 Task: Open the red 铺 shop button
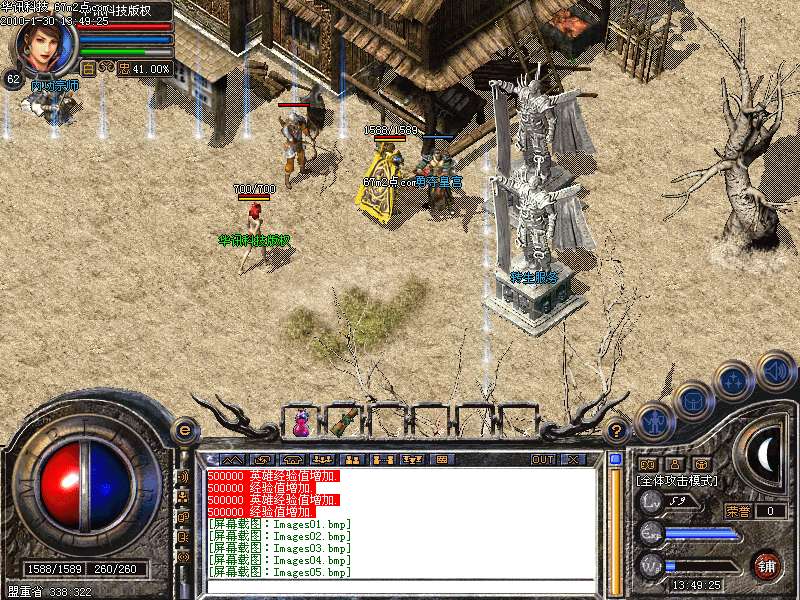click(x=767, y=566)
